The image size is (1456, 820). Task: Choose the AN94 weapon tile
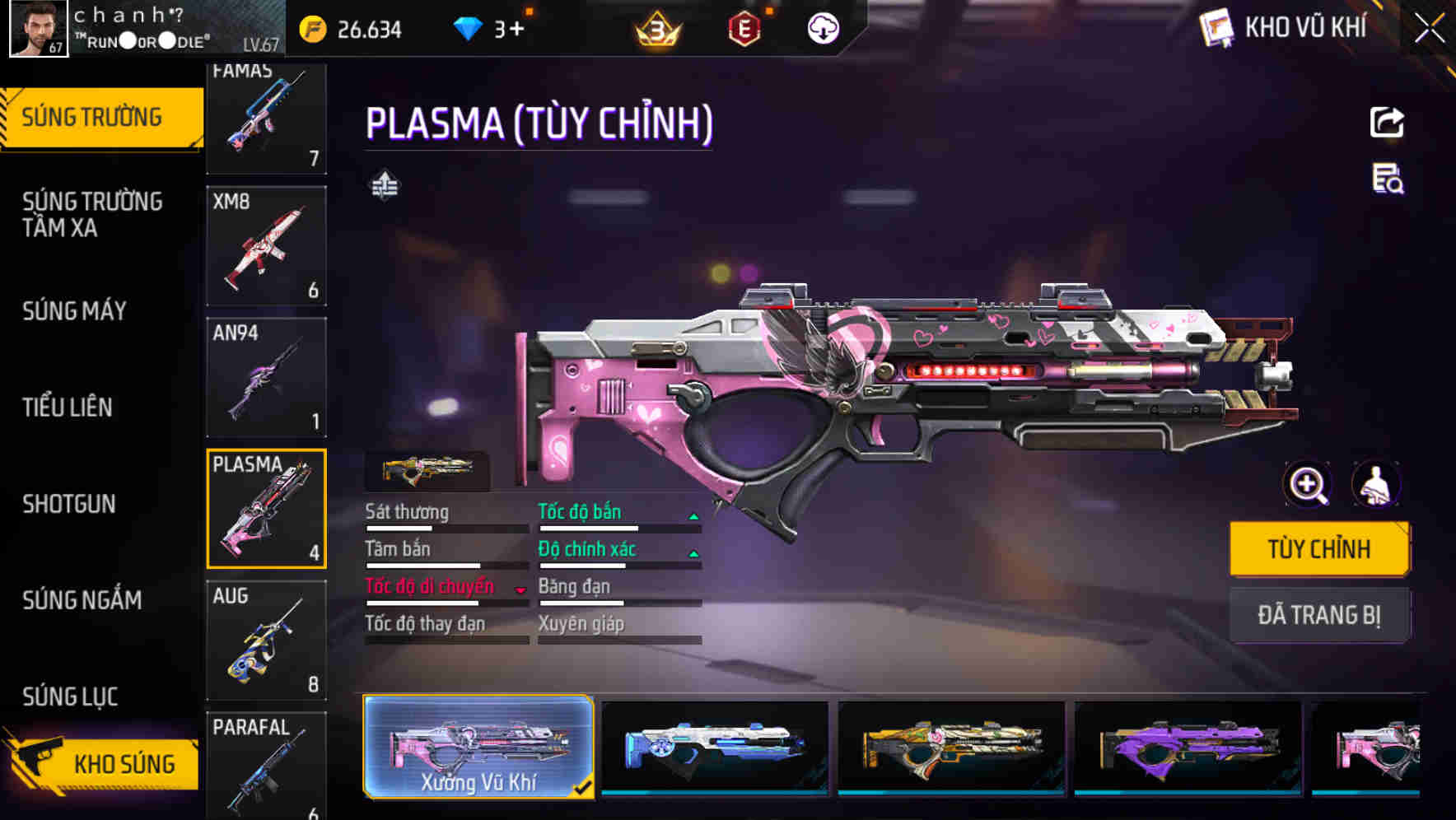point(266,377)
